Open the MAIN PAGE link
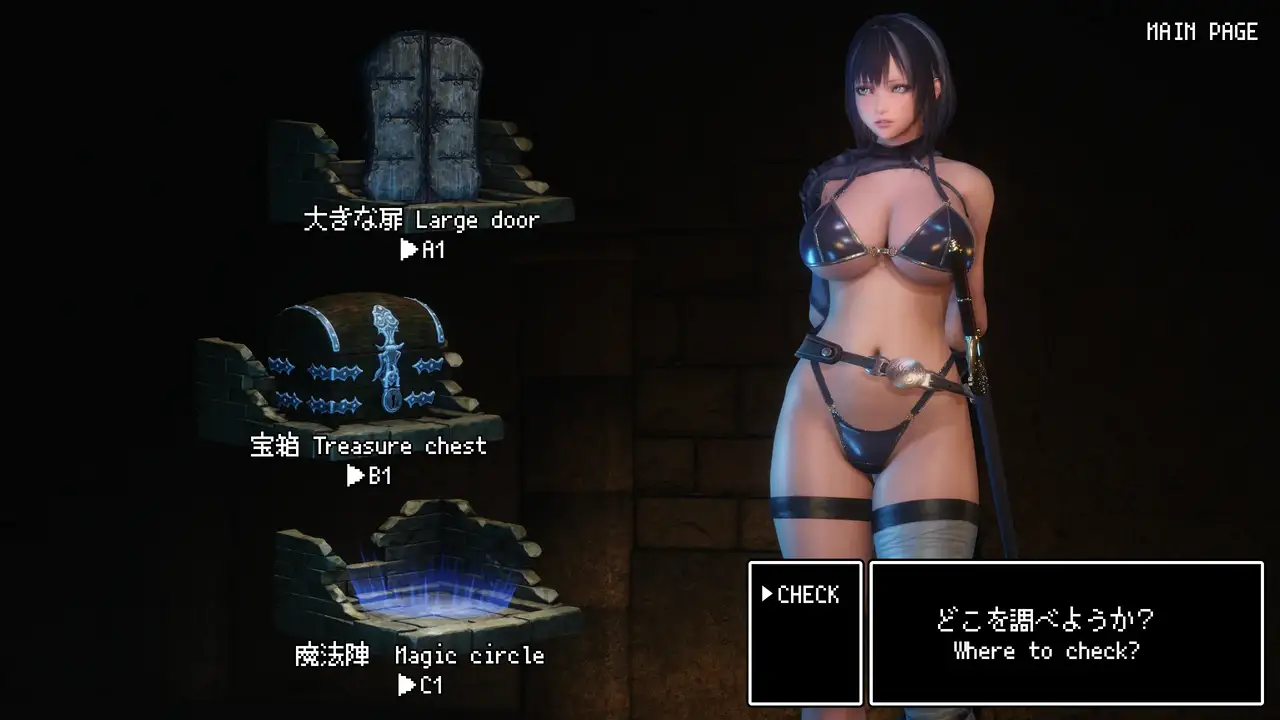 point(1201,32)
